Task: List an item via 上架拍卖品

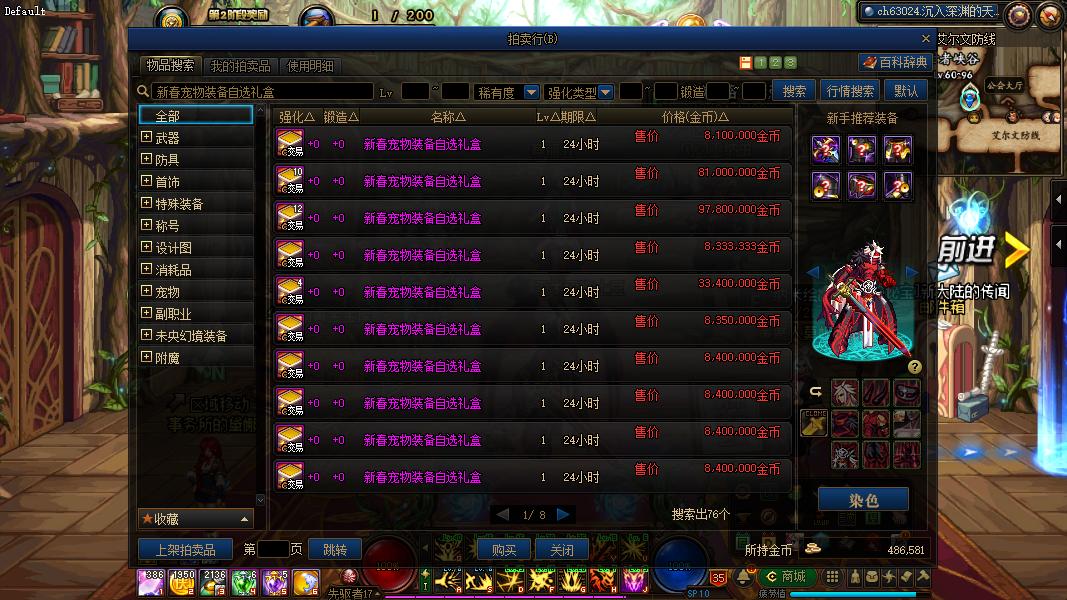Action: coord(185,550)
